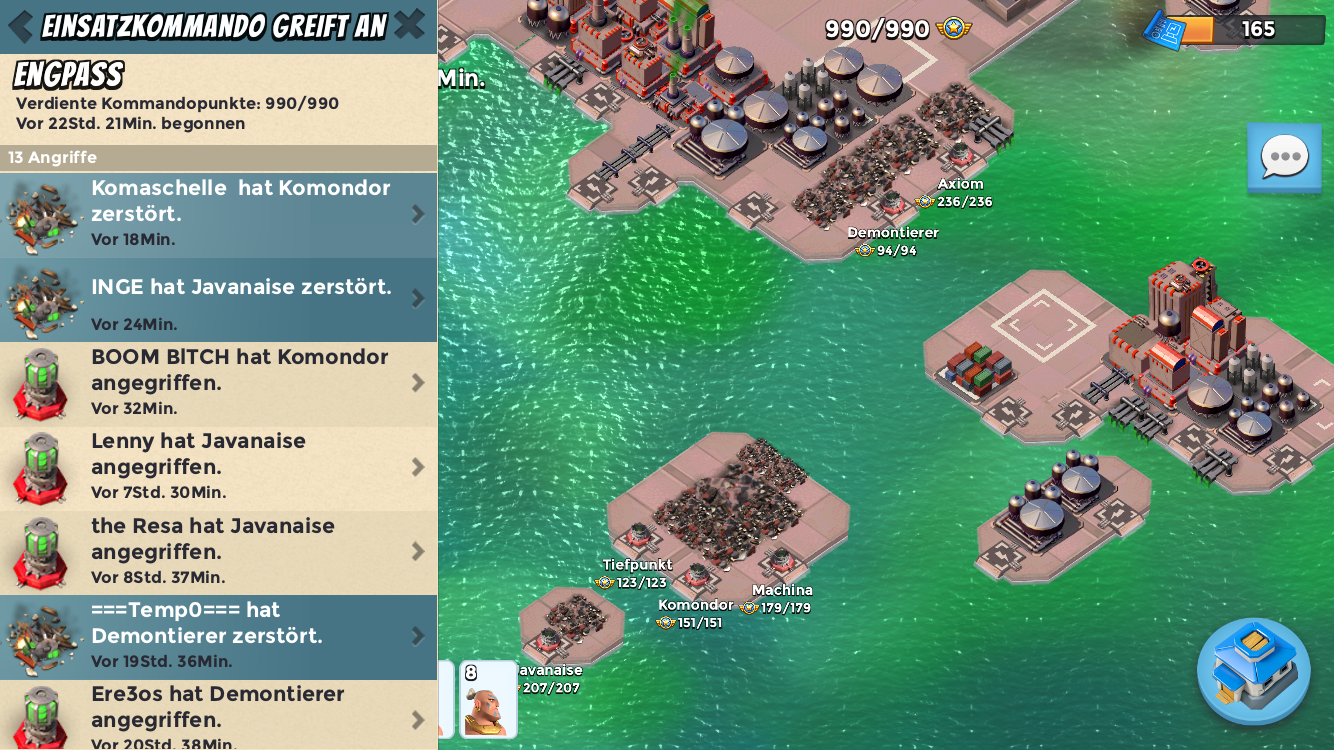The width and height of the screenshot is (1334, 750).
Task: Open Komaschelle's Komondor destroyed entry
Action: pyautogui.click(x=218, y=214)
